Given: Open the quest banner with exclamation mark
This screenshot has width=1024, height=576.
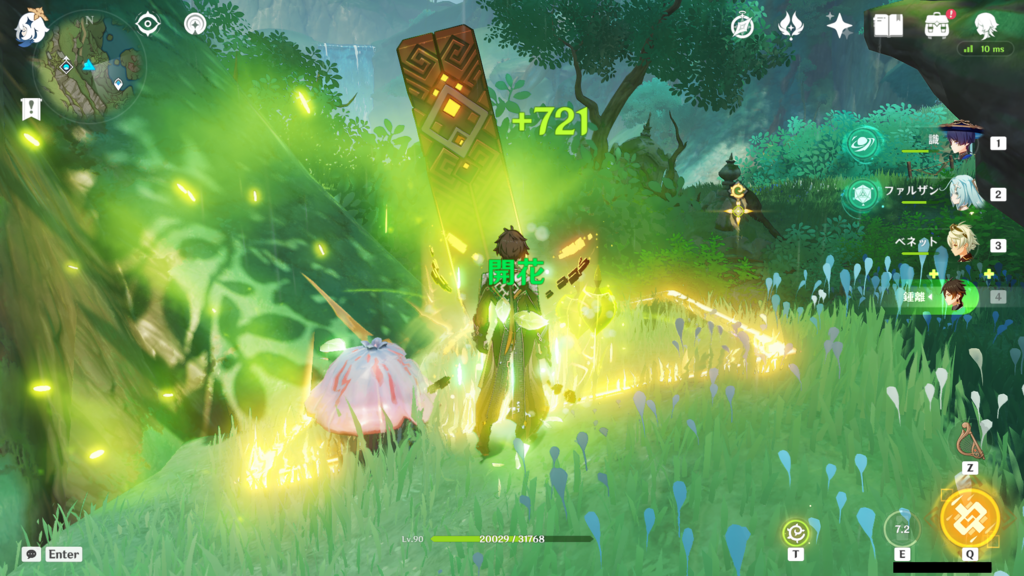Looking at the screenshot, I should coord(31,109).
